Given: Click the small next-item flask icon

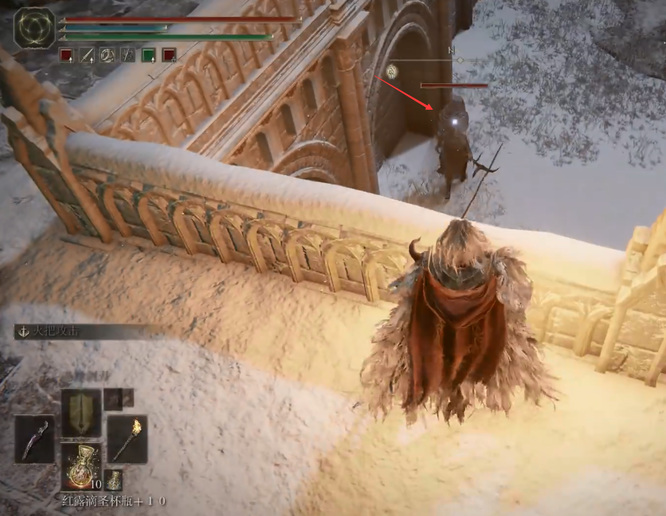Looking at the screenshot, I should tap(114, 479).
